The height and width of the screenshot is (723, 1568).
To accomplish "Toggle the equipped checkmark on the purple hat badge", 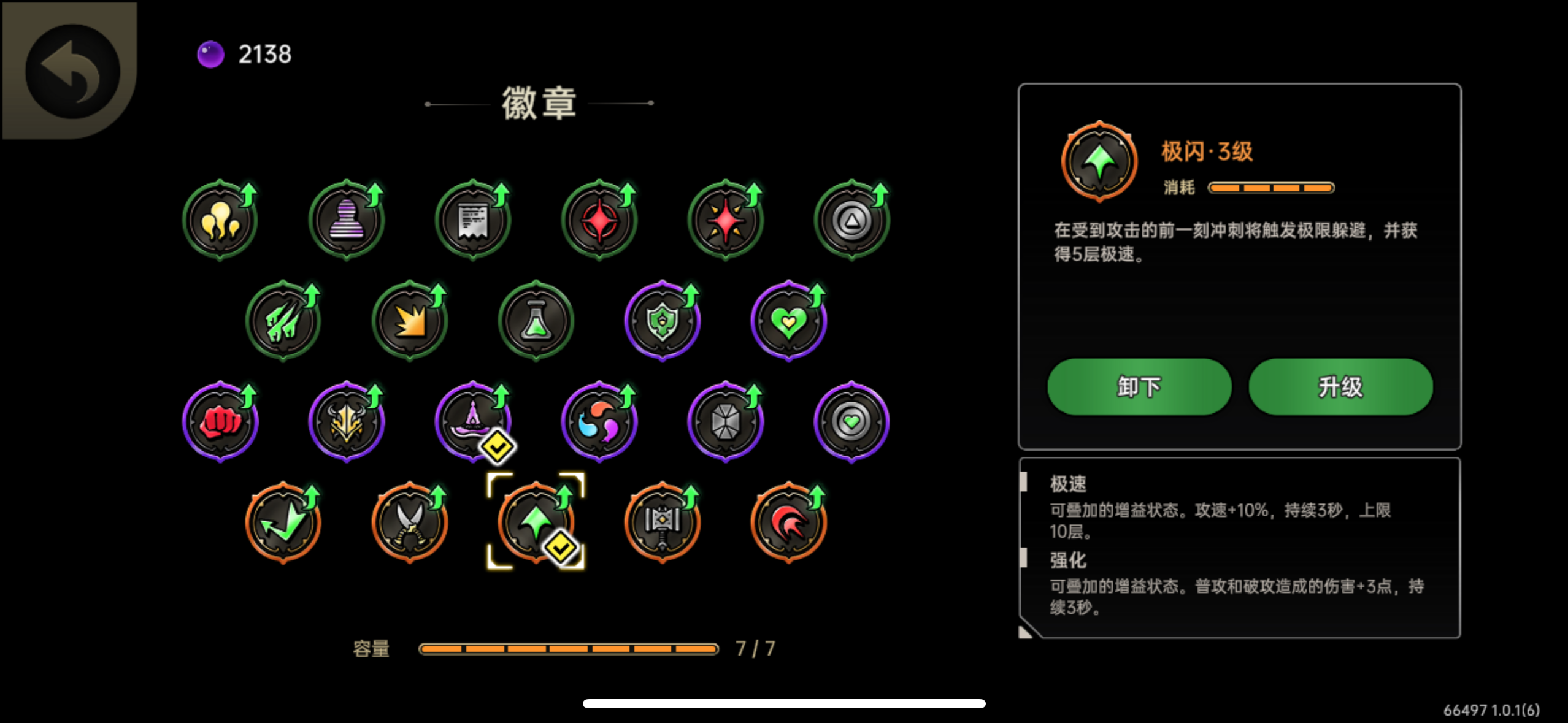I will (497, 446).
